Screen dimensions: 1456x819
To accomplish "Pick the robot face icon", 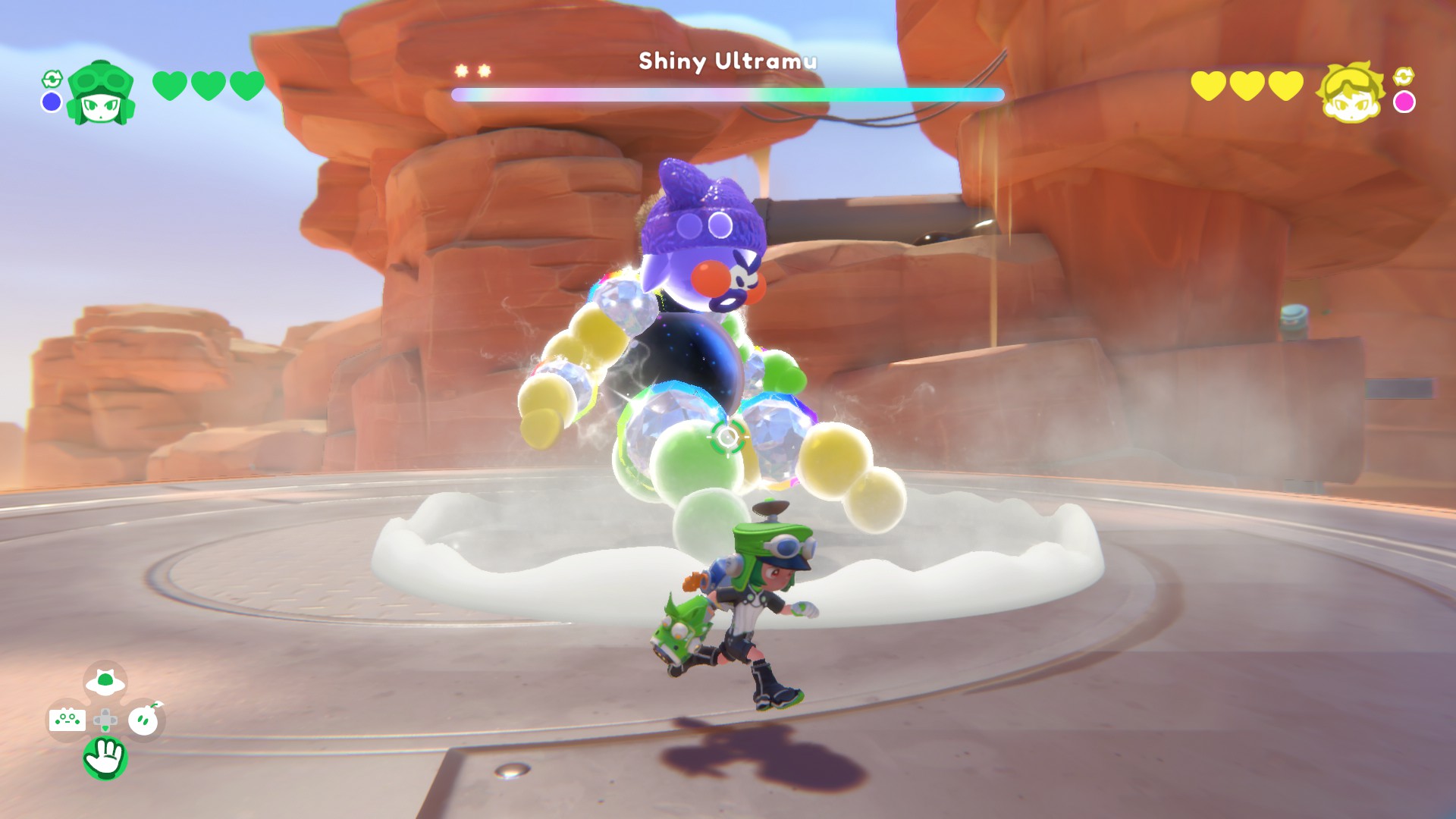I will click(x=67, y=719).
